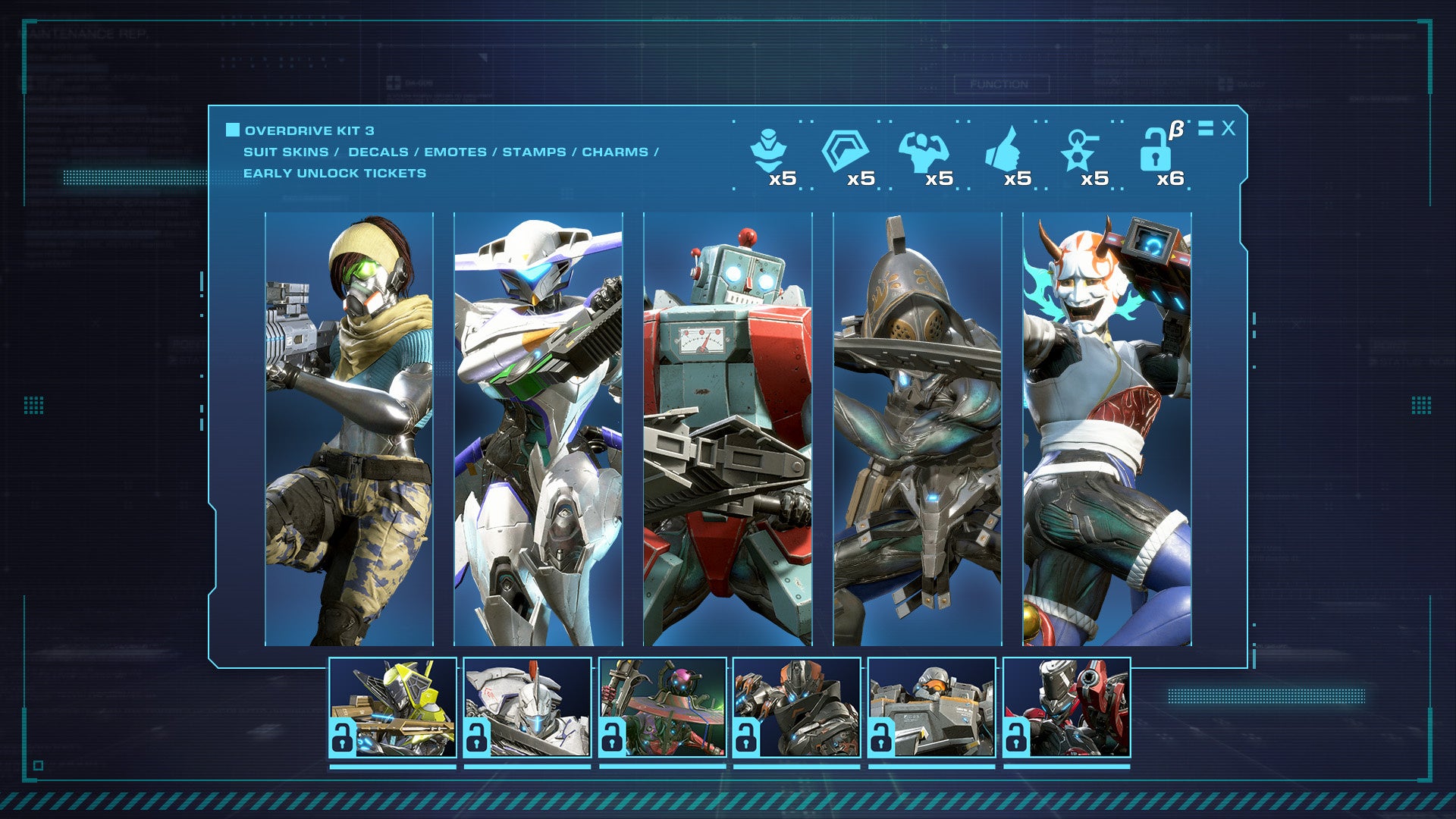Viewport: 1456px width, 819px height.
Task: Select the camo soldier skin with green visor
Action: (349, 429)
